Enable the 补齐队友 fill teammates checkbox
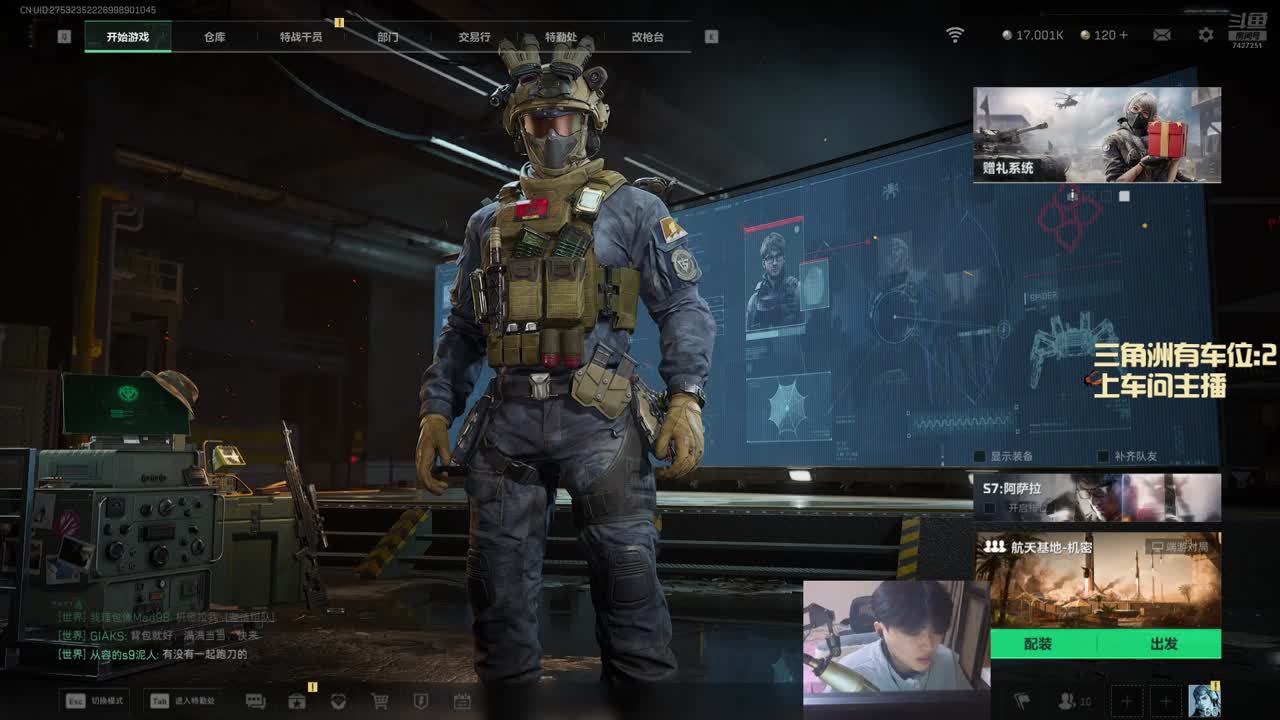1280x720 pixels. [1103, 456]
